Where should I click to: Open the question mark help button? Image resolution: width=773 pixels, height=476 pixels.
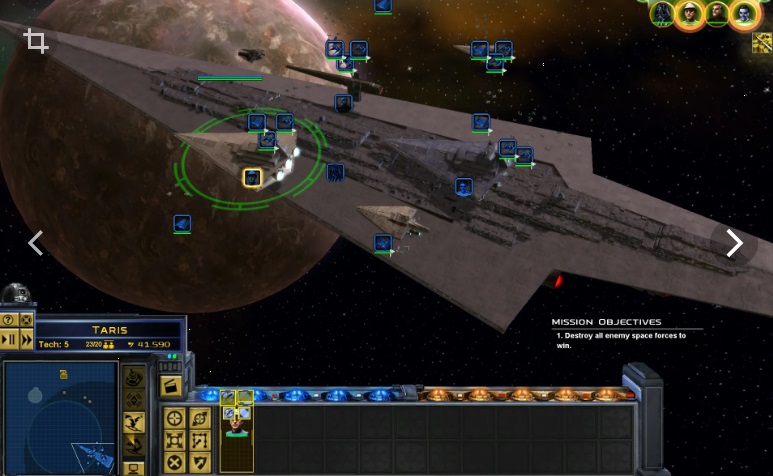coord(8,320)
